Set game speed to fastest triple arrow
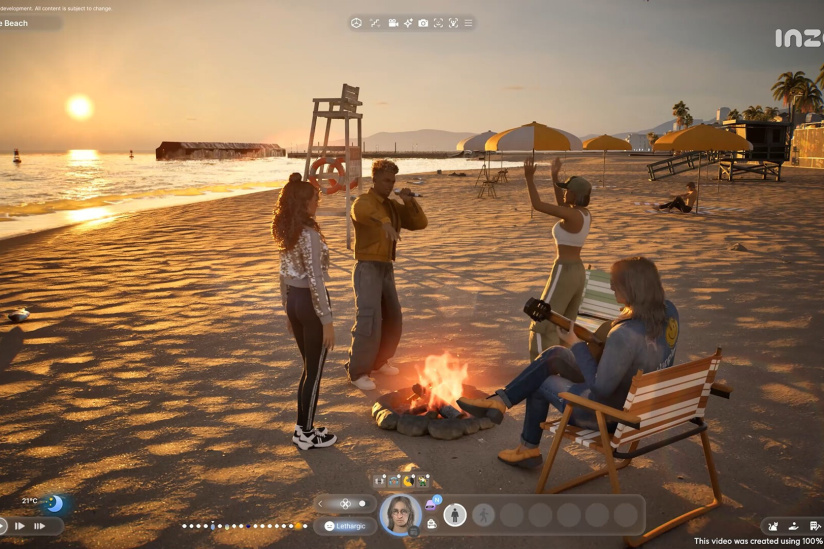 [x=40, y=526]
